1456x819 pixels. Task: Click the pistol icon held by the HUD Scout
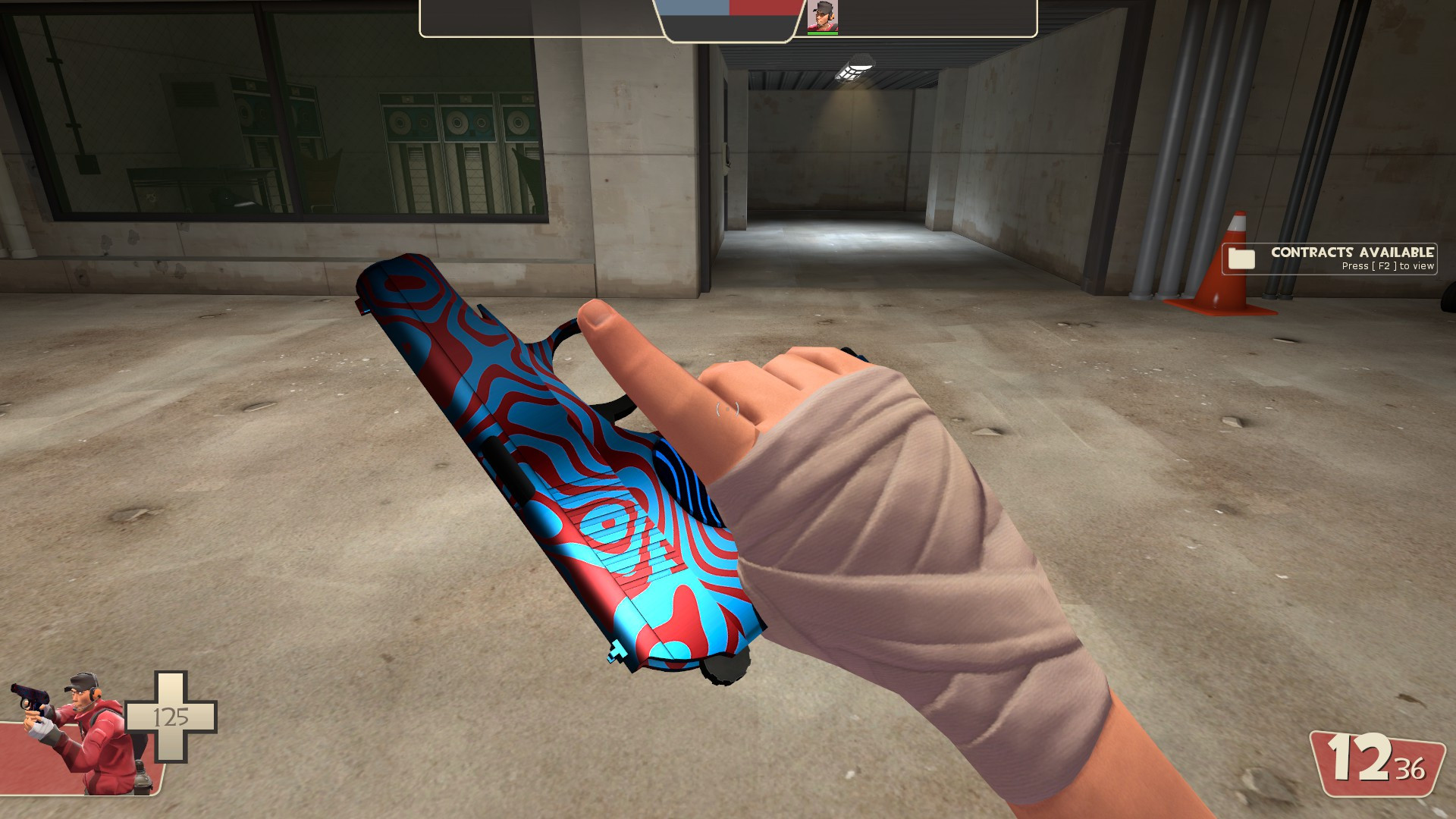31,695
